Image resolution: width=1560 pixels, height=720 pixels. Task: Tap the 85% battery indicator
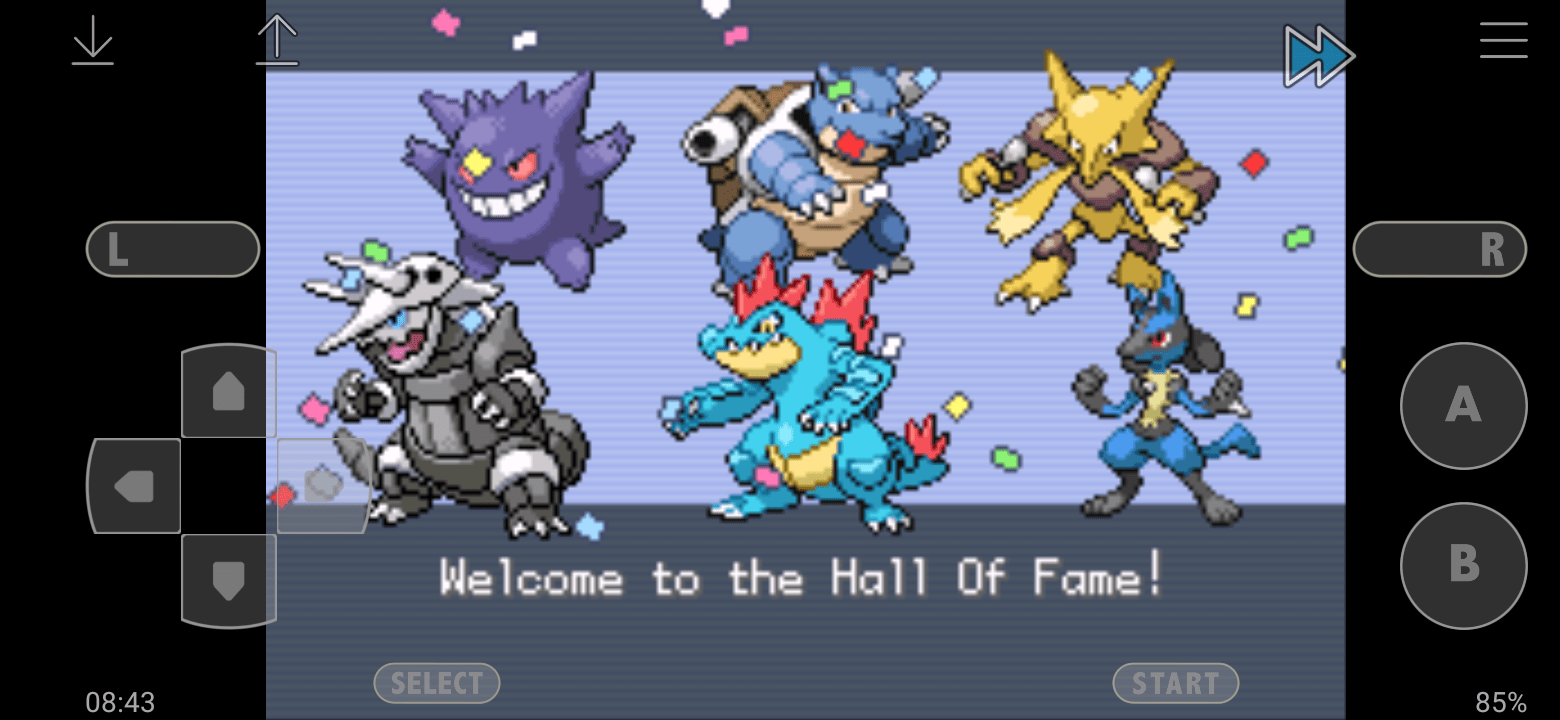pos(1500,703)
